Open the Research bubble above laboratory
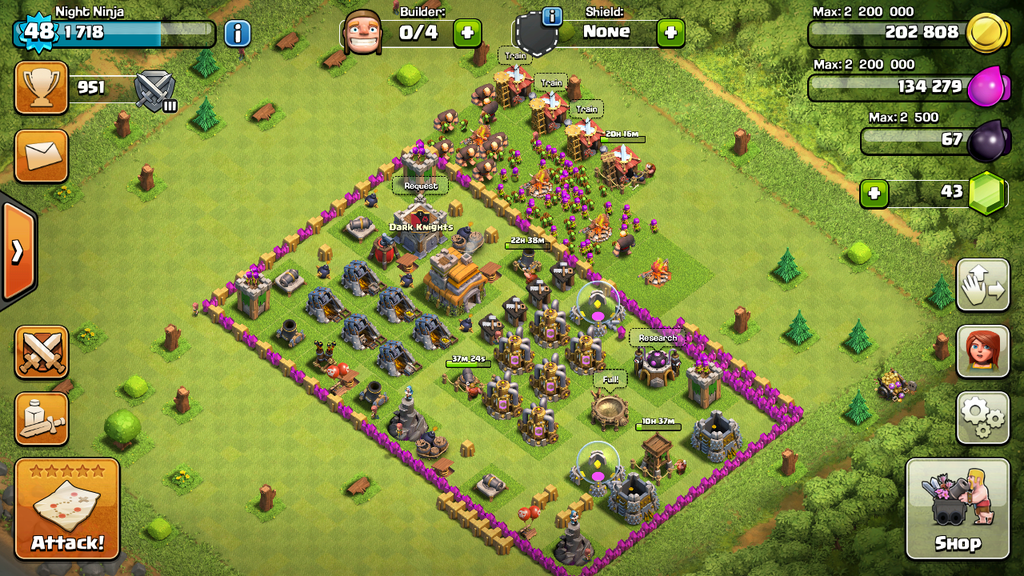This screenshot has height=576, width=1024. [x=657, y=337]
